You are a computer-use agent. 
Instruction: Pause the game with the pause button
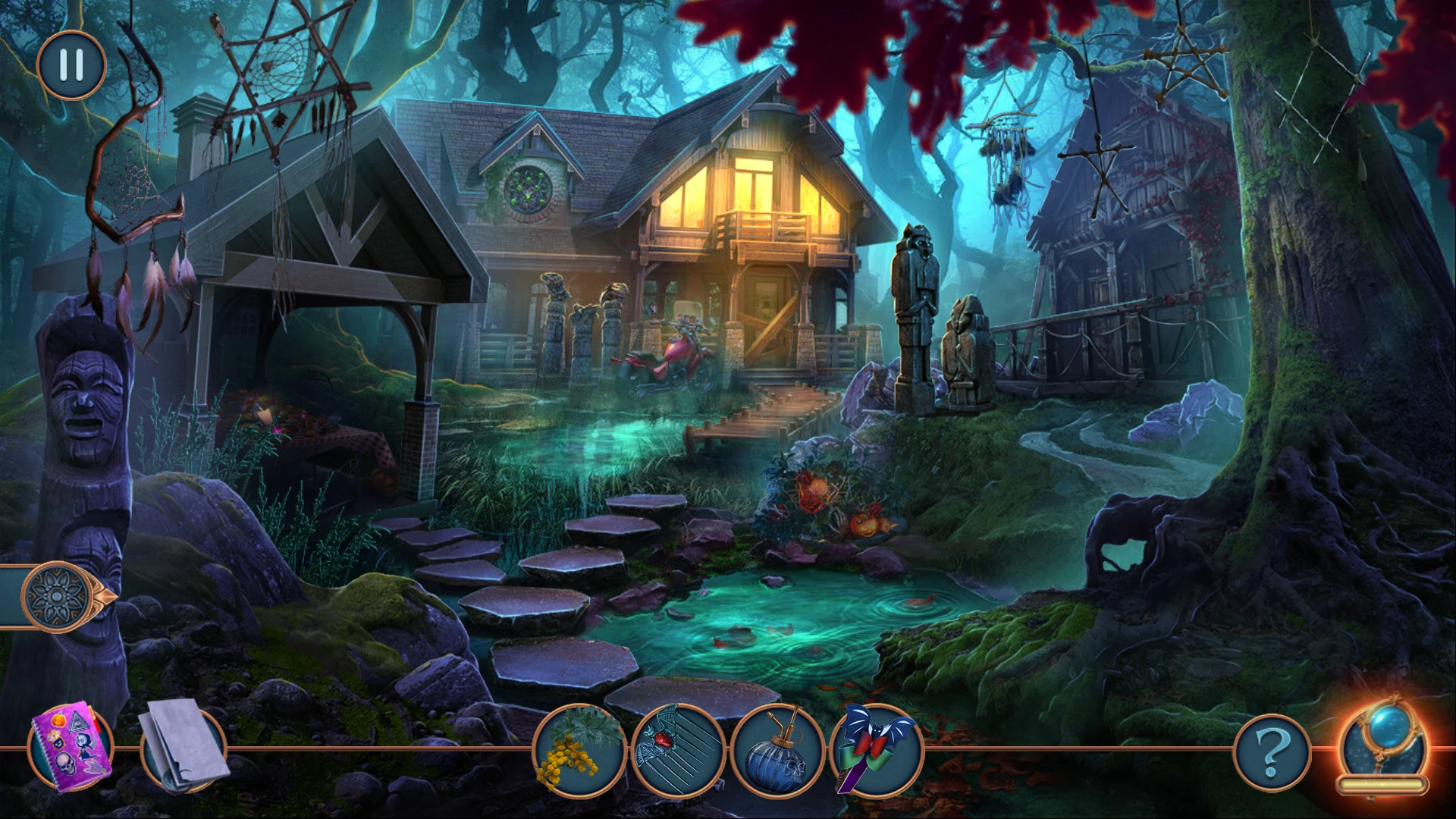click(71, 65)
